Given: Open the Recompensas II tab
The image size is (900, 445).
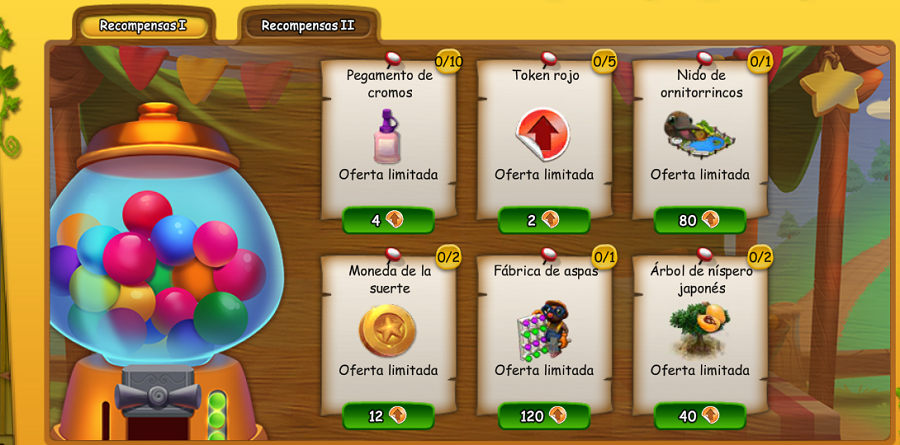Looking at the screenshot, I should (x=307, y=26).
